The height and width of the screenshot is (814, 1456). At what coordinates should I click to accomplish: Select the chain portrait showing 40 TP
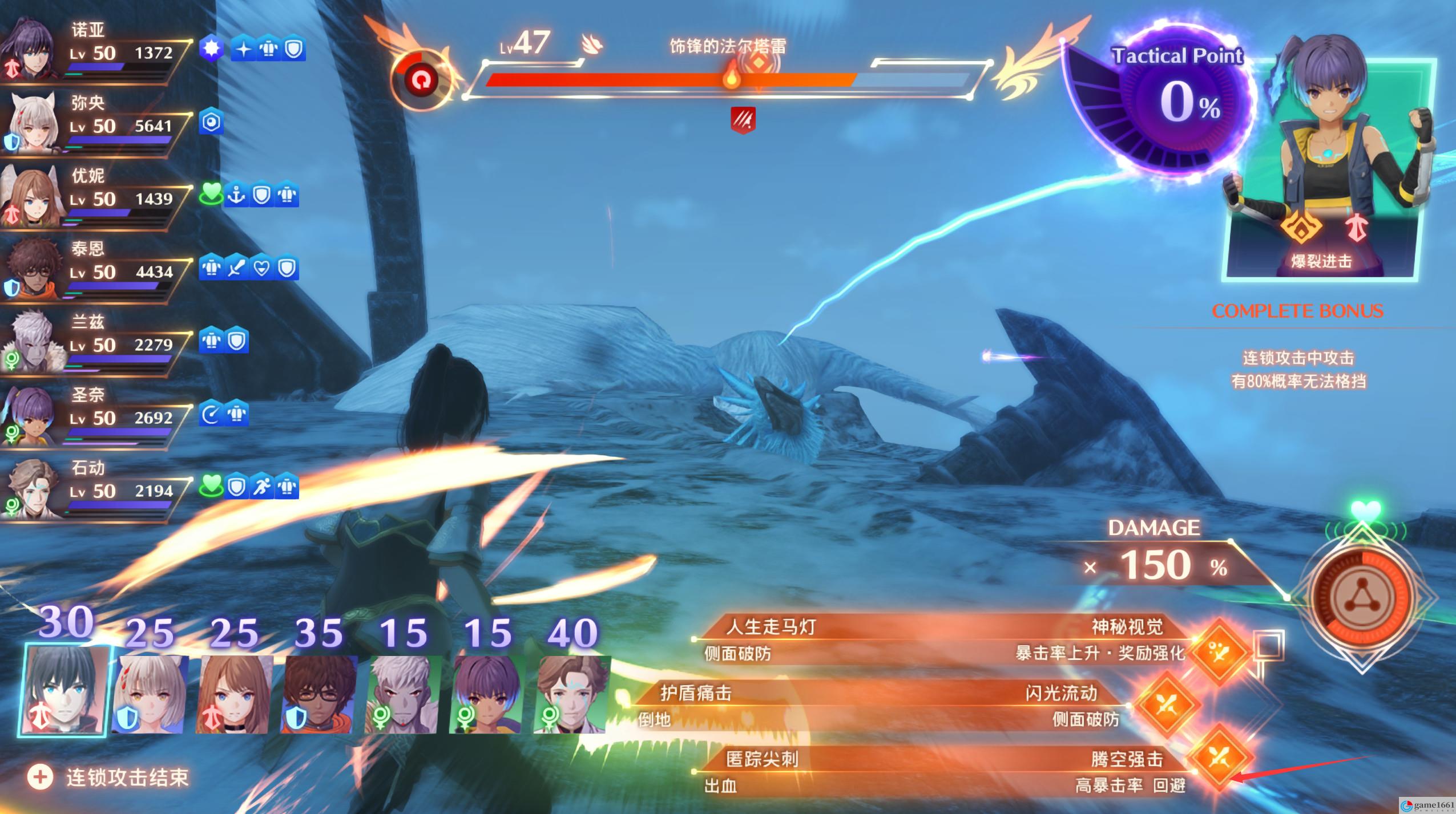572,694
